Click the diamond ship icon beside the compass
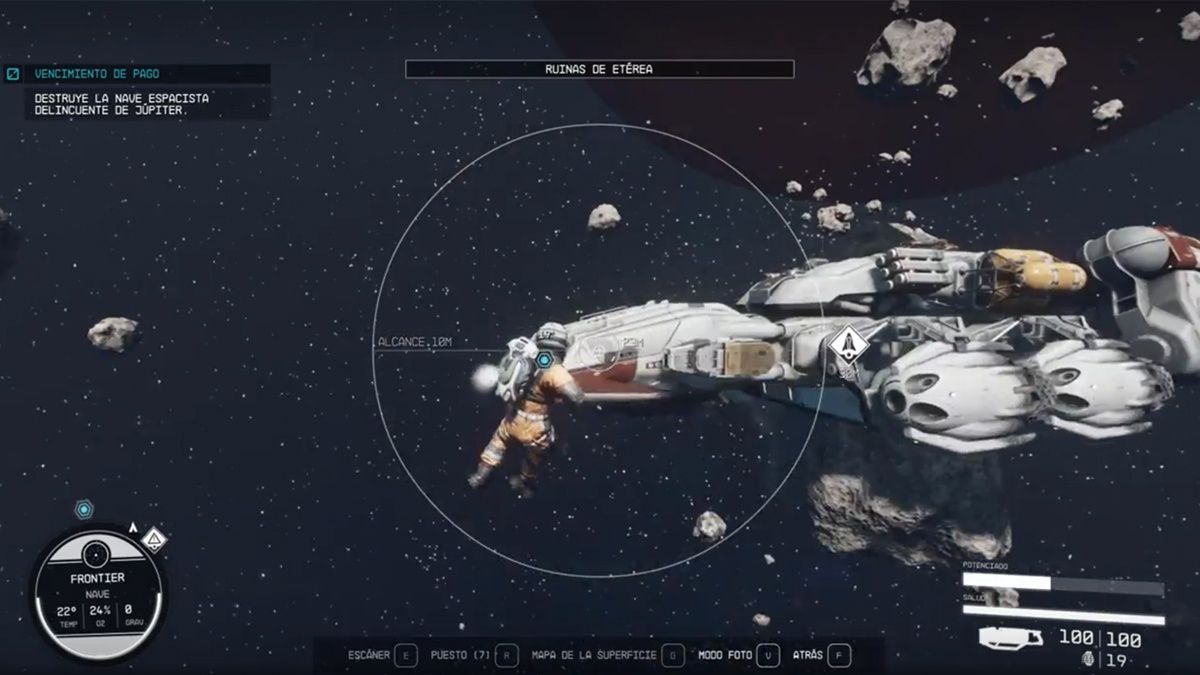 pyautogui.click(x=153, y=540)
